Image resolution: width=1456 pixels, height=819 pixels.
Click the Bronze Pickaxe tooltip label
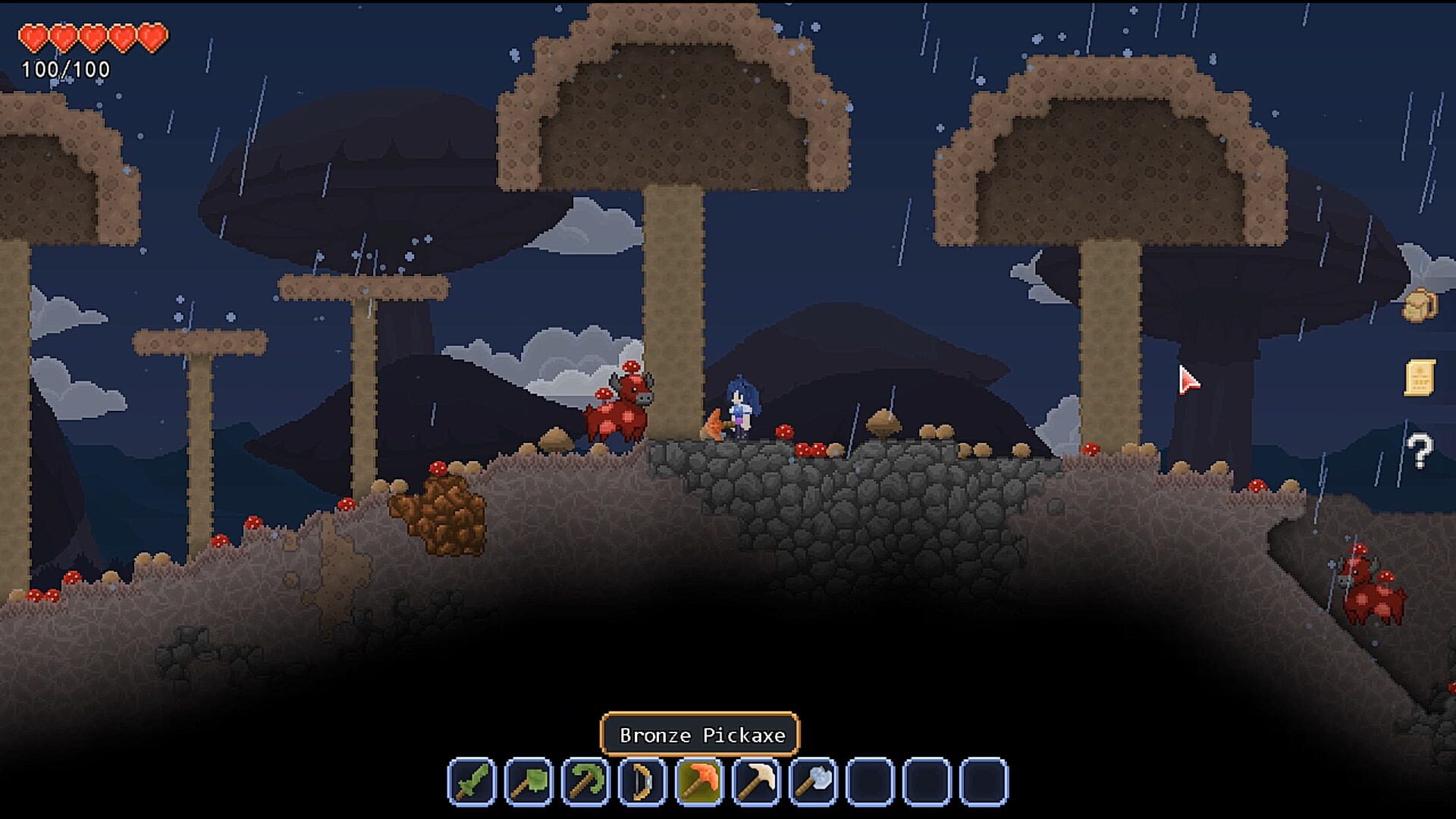tap(698, 733)
